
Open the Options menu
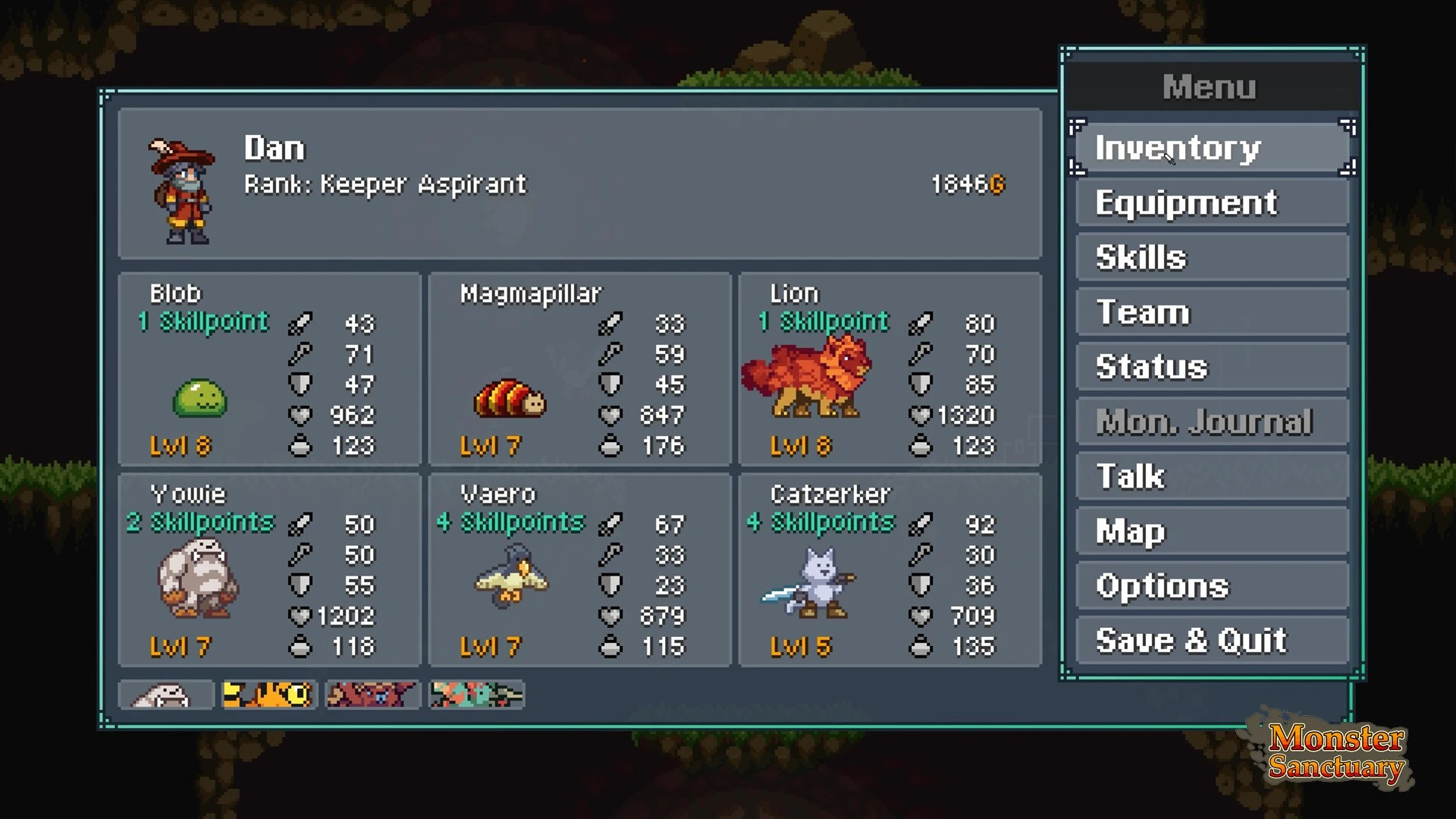(1212, 585)
